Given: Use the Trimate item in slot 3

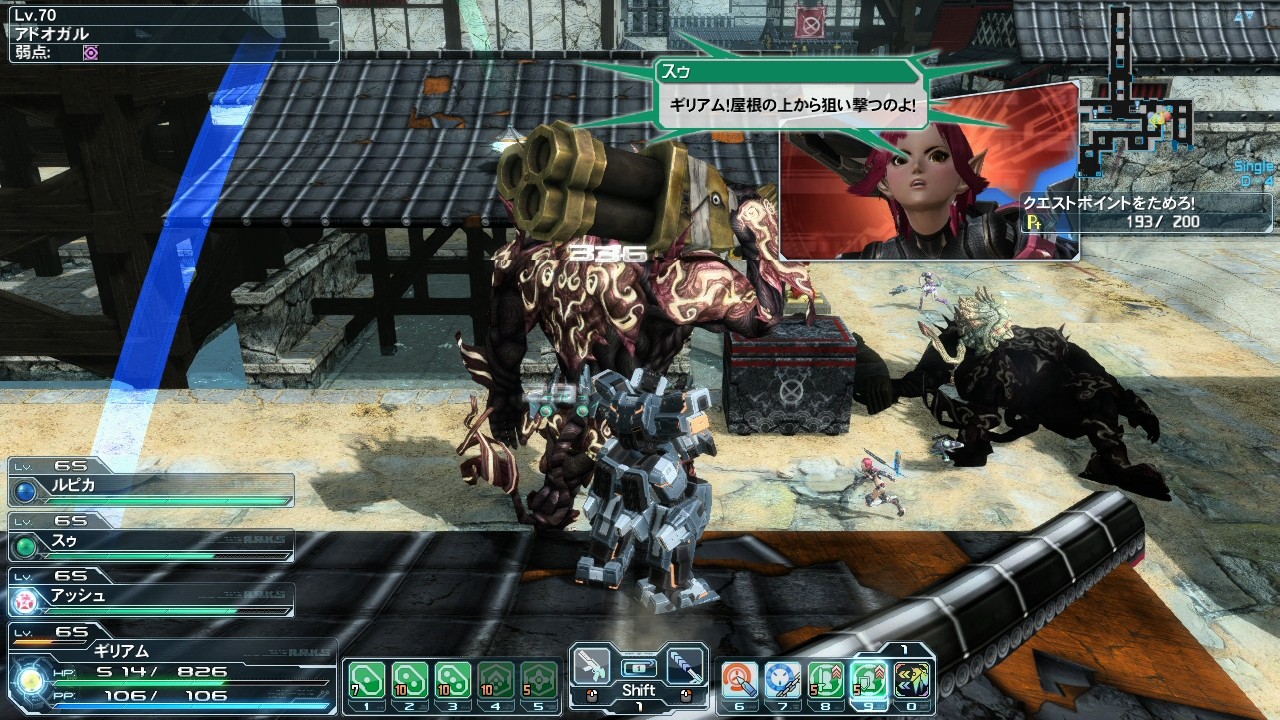Looking at the screenshot, I should point(452,680).
